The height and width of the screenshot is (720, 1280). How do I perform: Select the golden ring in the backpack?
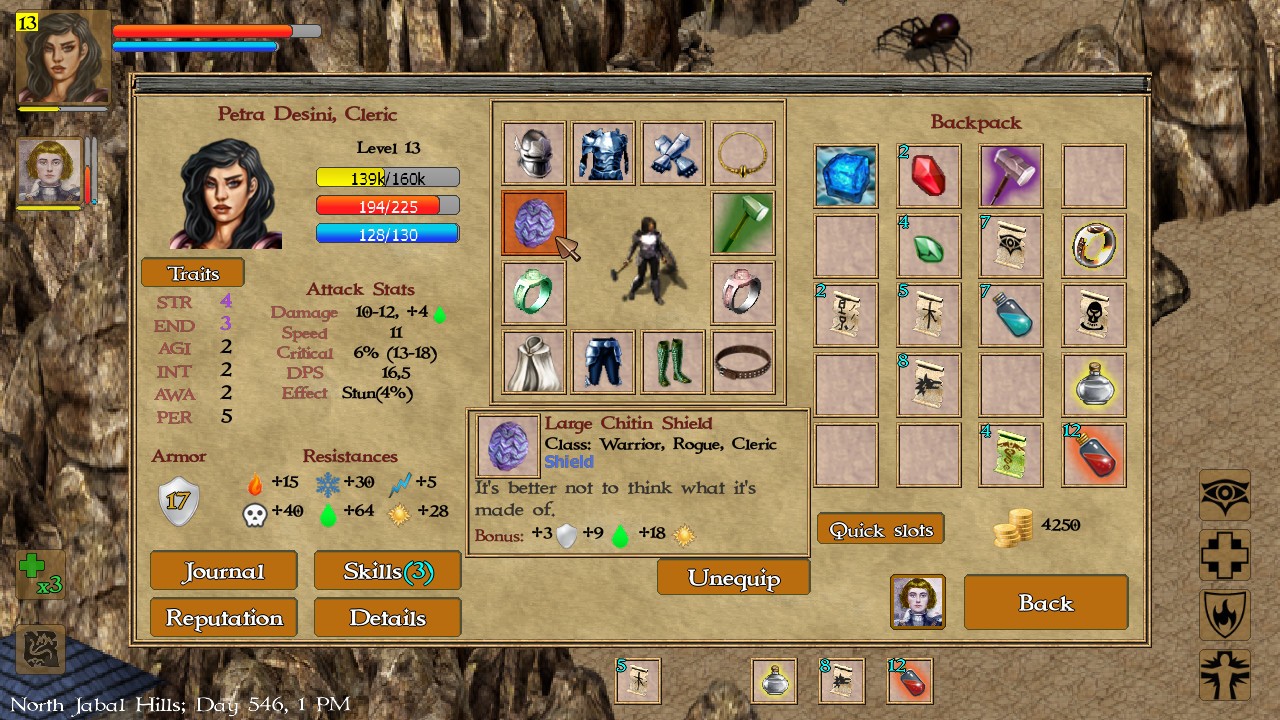pos(1094,246)
